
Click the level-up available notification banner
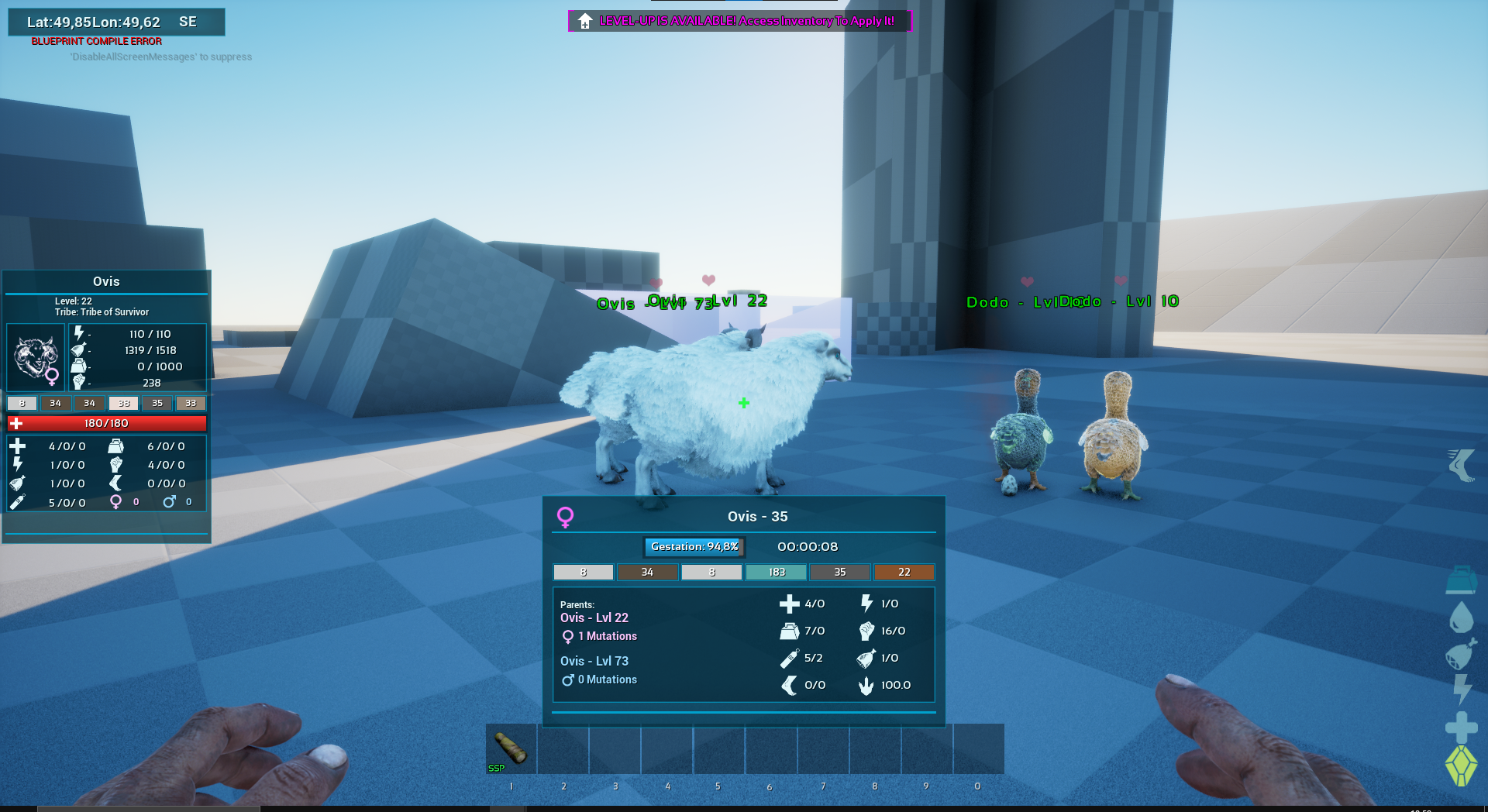coord(739,21)
